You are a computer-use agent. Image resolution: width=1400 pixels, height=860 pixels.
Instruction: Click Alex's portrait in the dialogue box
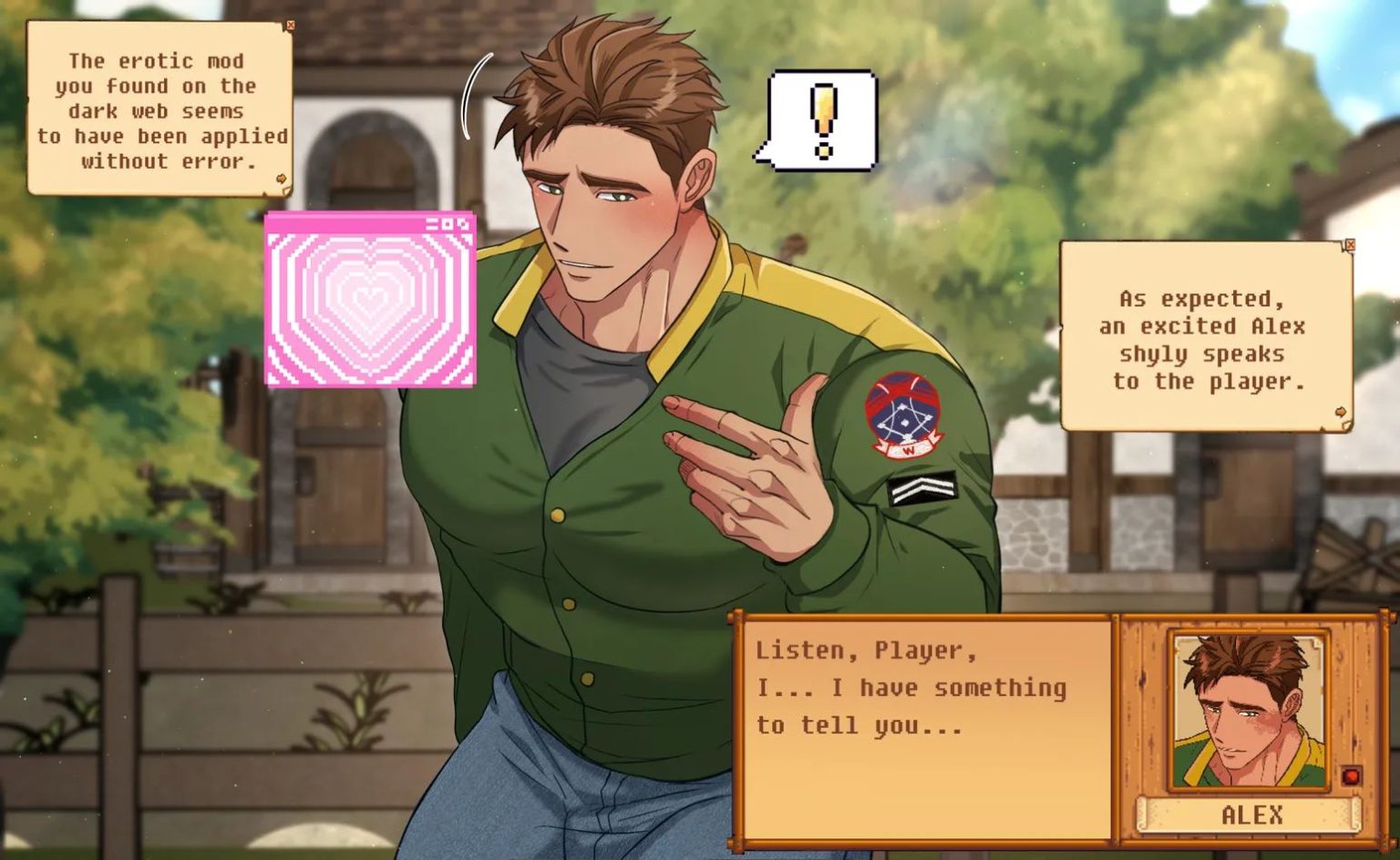[1247, 712]
